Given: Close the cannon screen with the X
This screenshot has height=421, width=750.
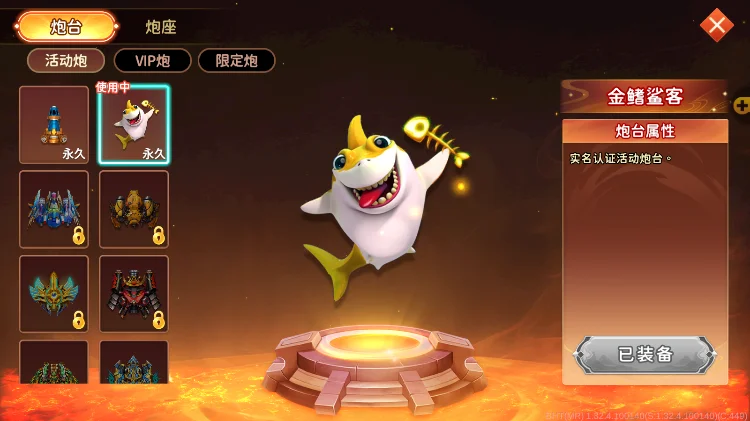Looking at the screenshot, I should click(716, 25).
